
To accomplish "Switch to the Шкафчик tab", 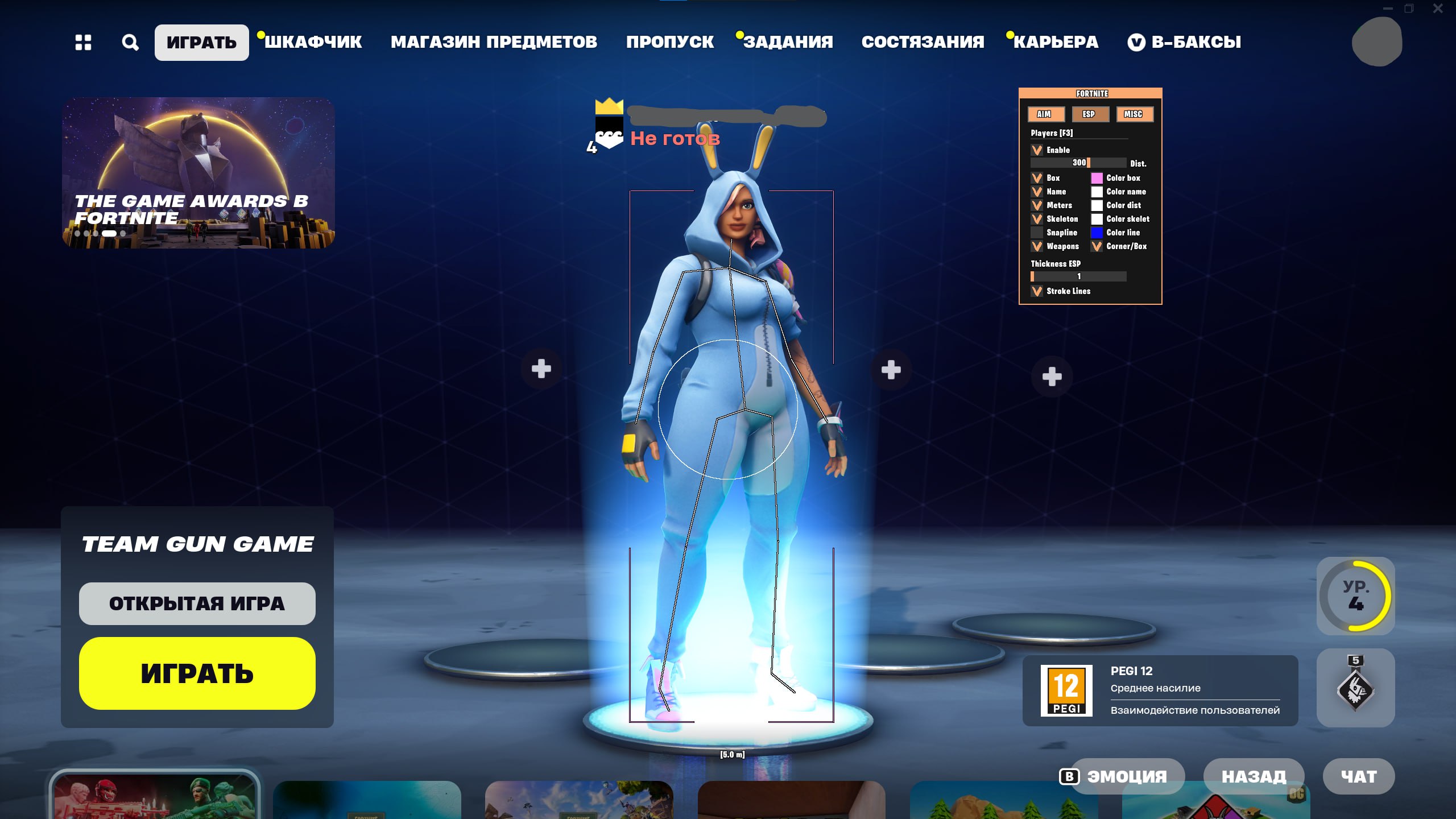I will click(313, 42).
